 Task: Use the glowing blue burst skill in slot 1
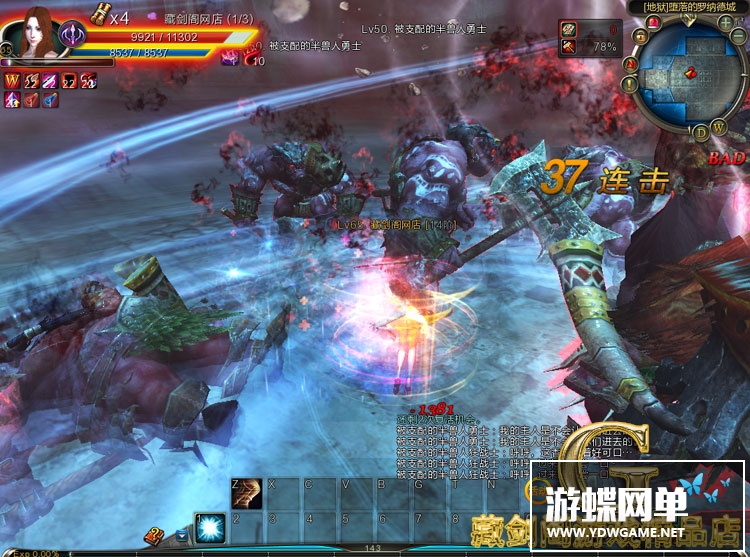pos(210,529)
